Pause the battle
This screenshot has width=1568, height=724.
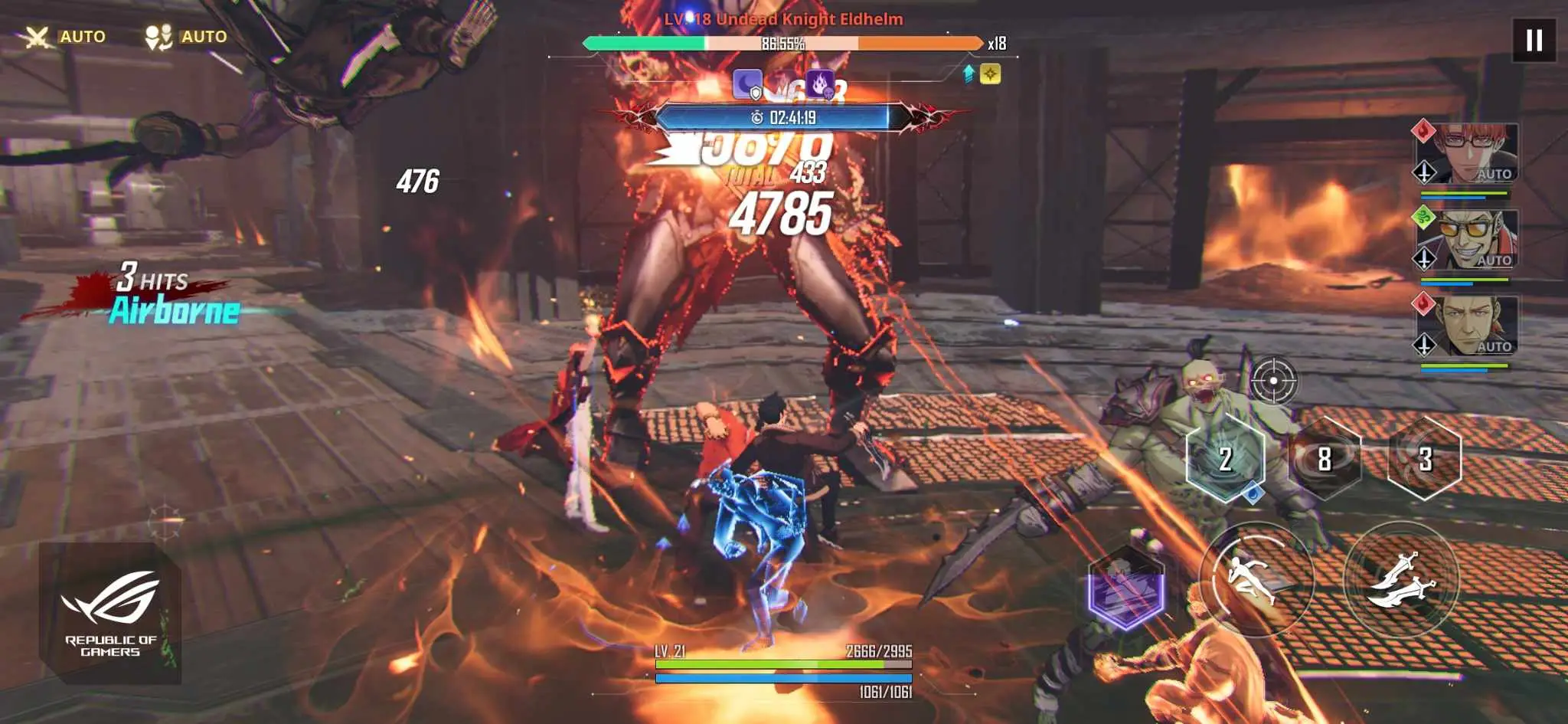1534,40
